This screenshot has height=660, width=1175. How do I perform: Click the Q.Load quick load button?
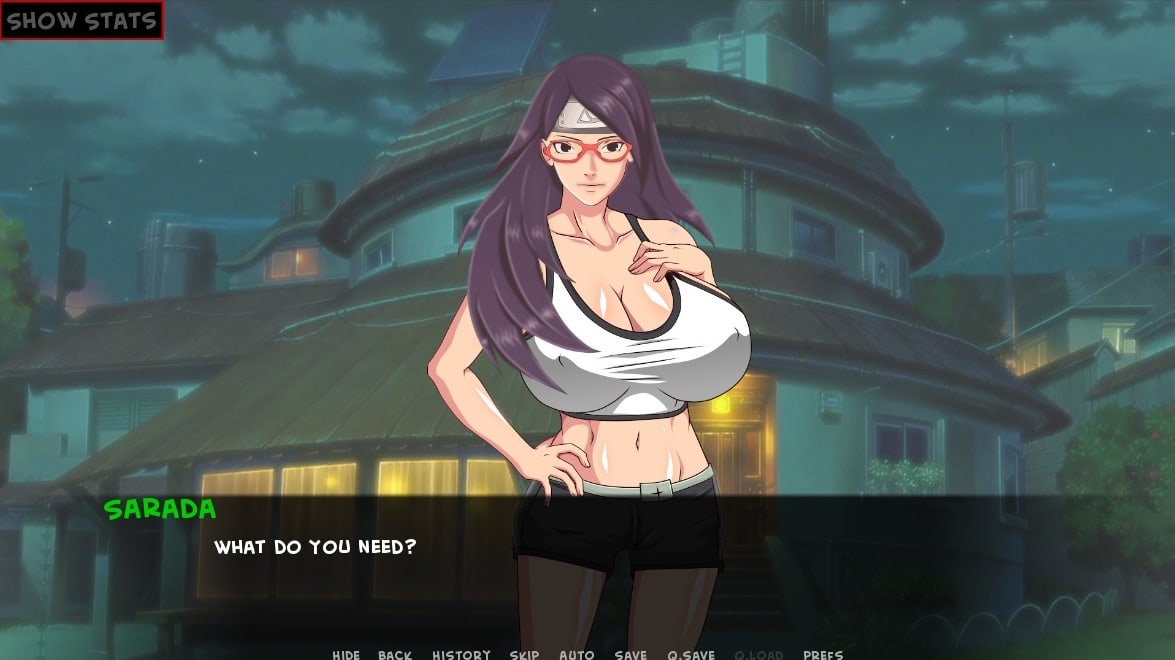tap(759, 655)
